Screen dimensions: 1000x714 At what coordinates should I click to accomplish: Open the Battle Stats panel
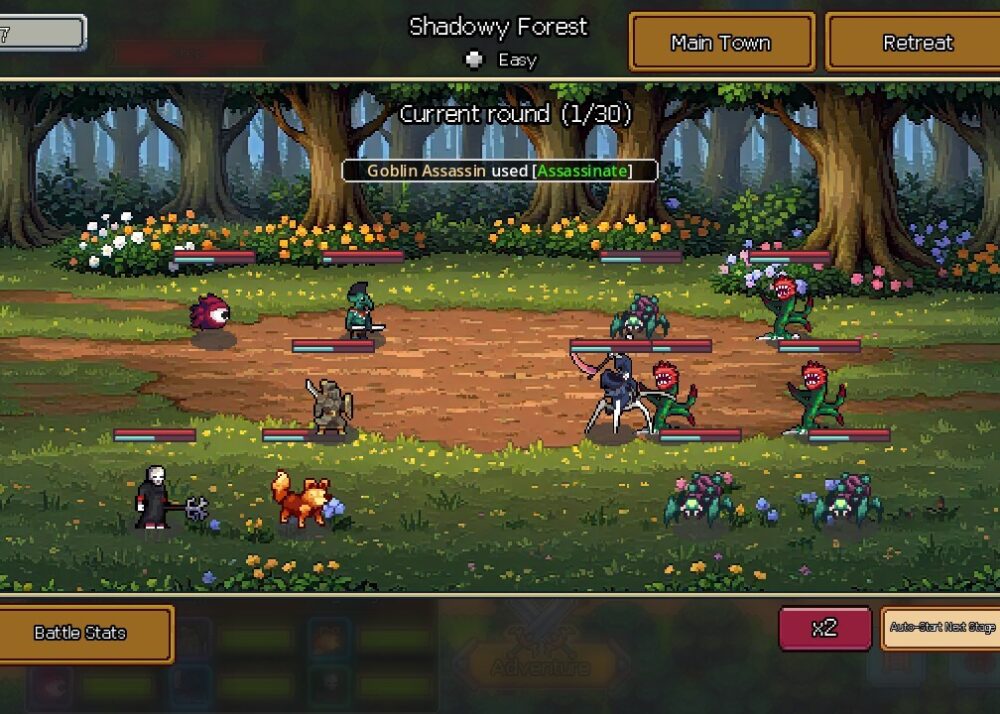pos(80,633)
